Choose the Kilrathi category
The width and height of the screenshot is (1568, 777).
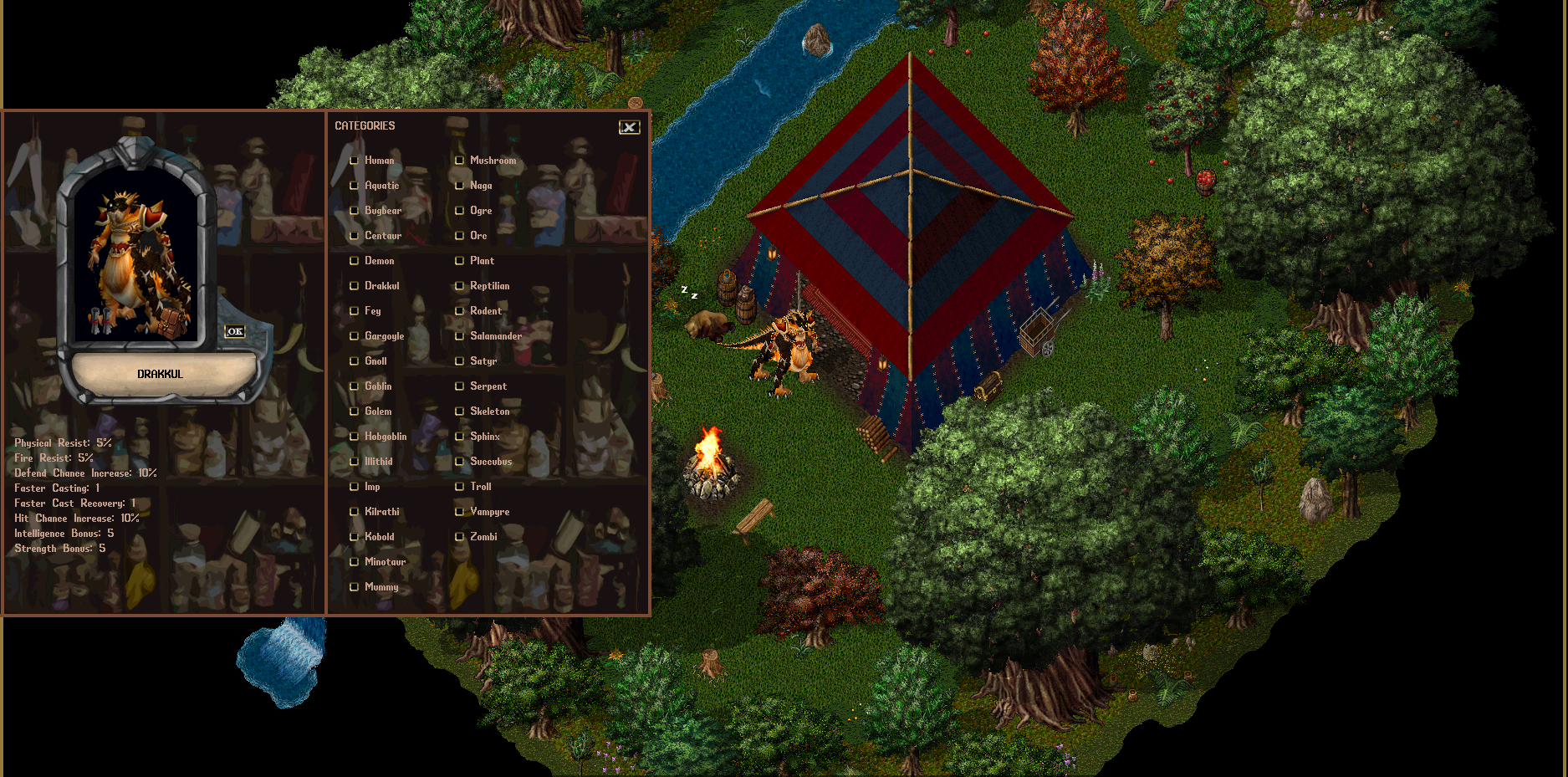(x=355, y=512)
